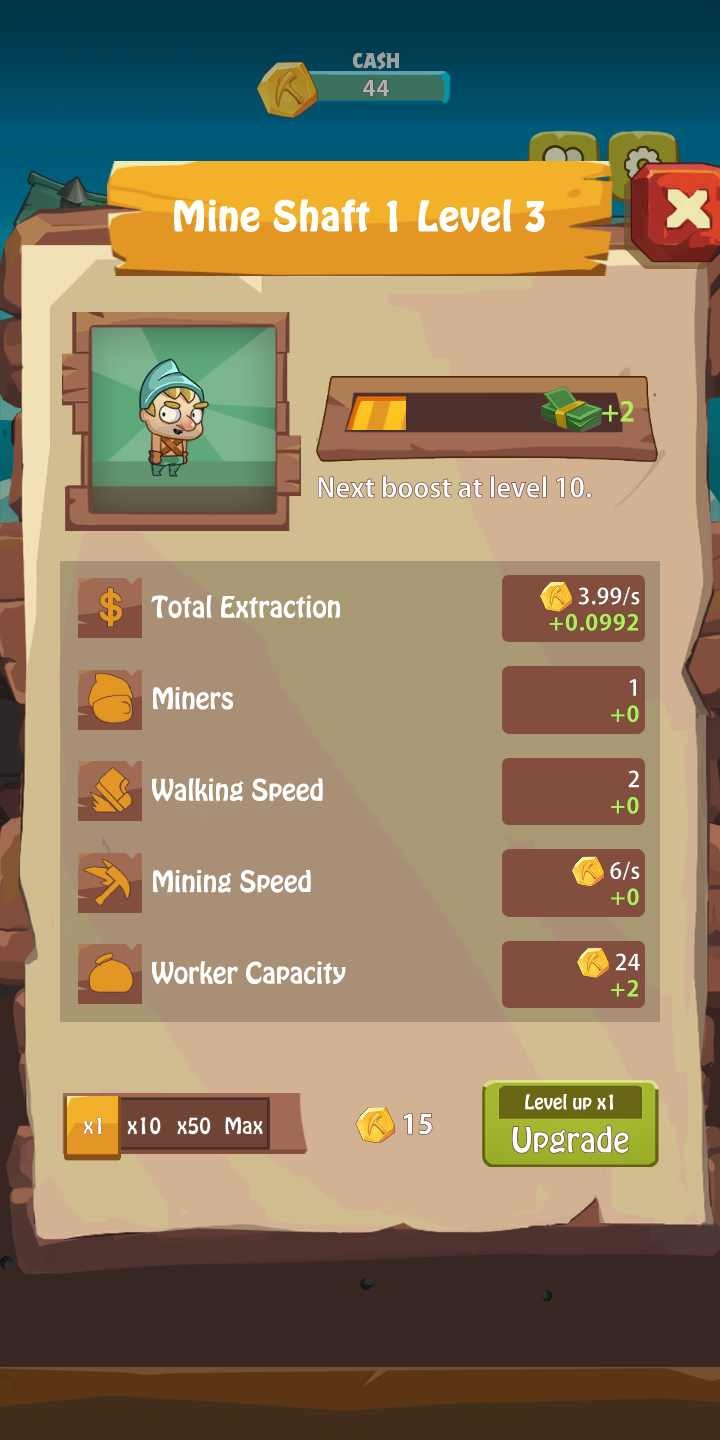This screenshot has width=720, height=1440.
Task: Select the x1 upgrade multiplier
Action: point(93,1126)
